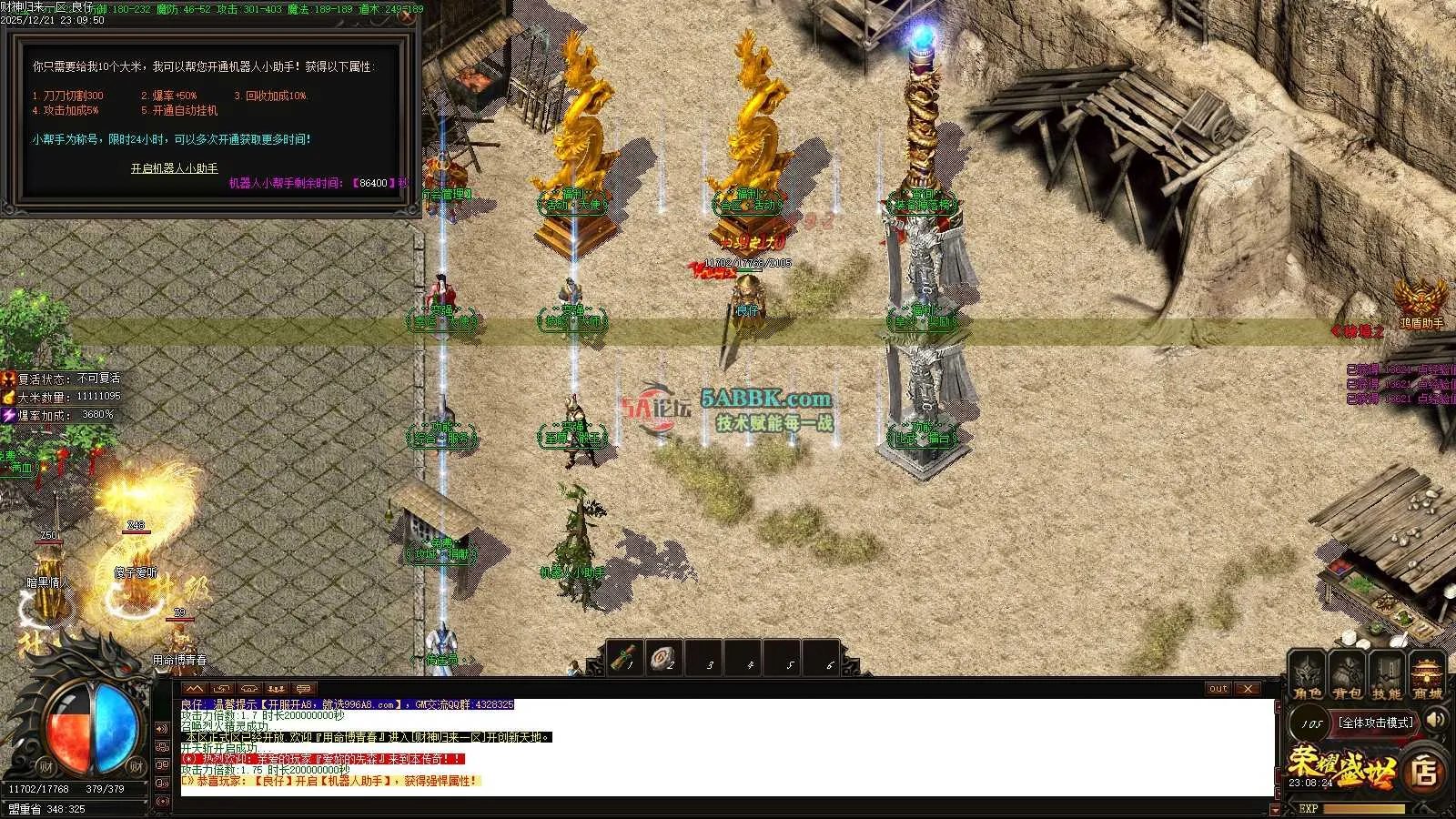The image size is (1456, 819).
Task: Click the left 财 button on orb
Action: click(x=45, y=767)
